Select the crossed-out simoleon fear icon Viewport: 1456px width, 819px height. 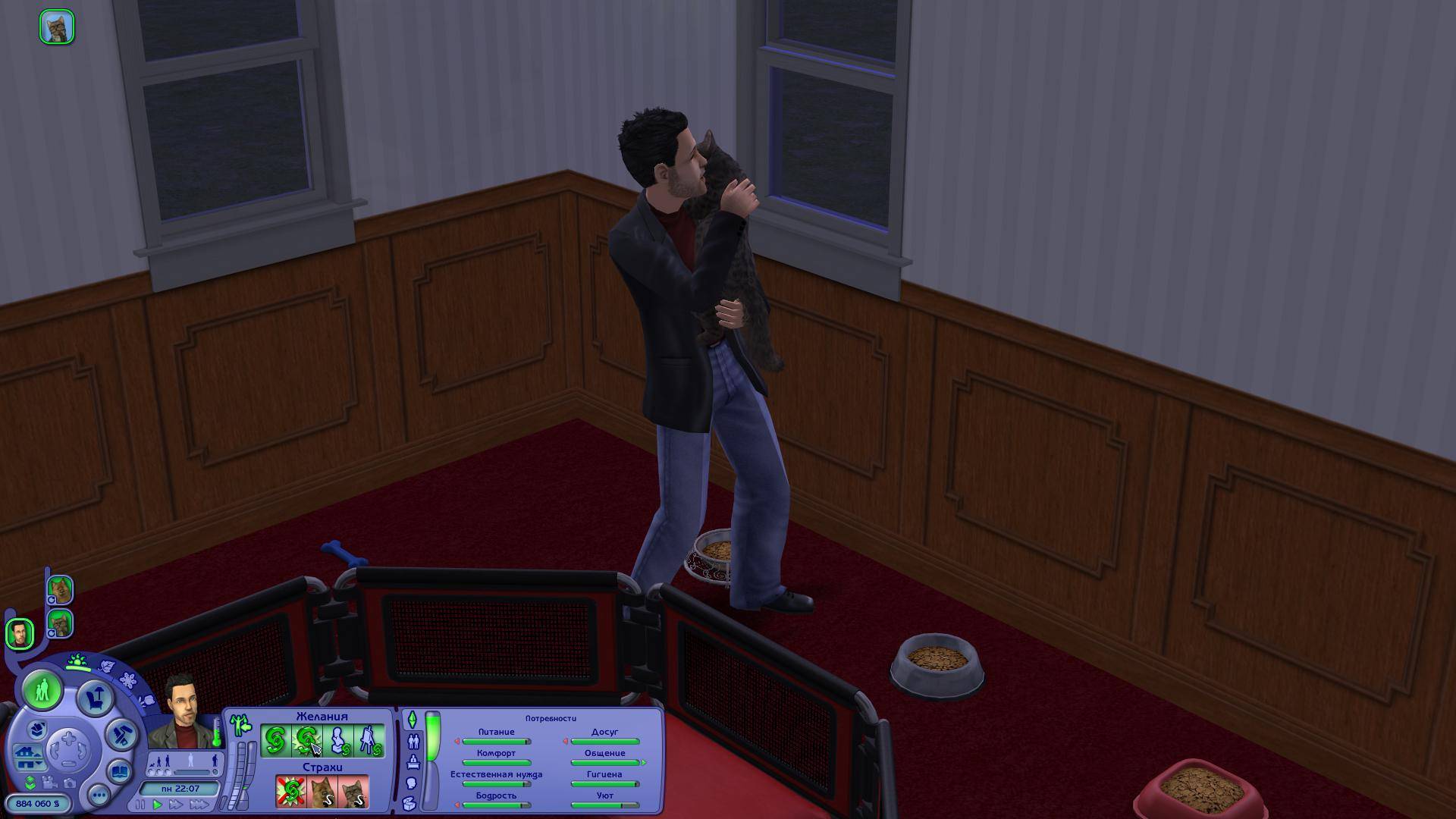pyautogui.click(x=290, y=792)
